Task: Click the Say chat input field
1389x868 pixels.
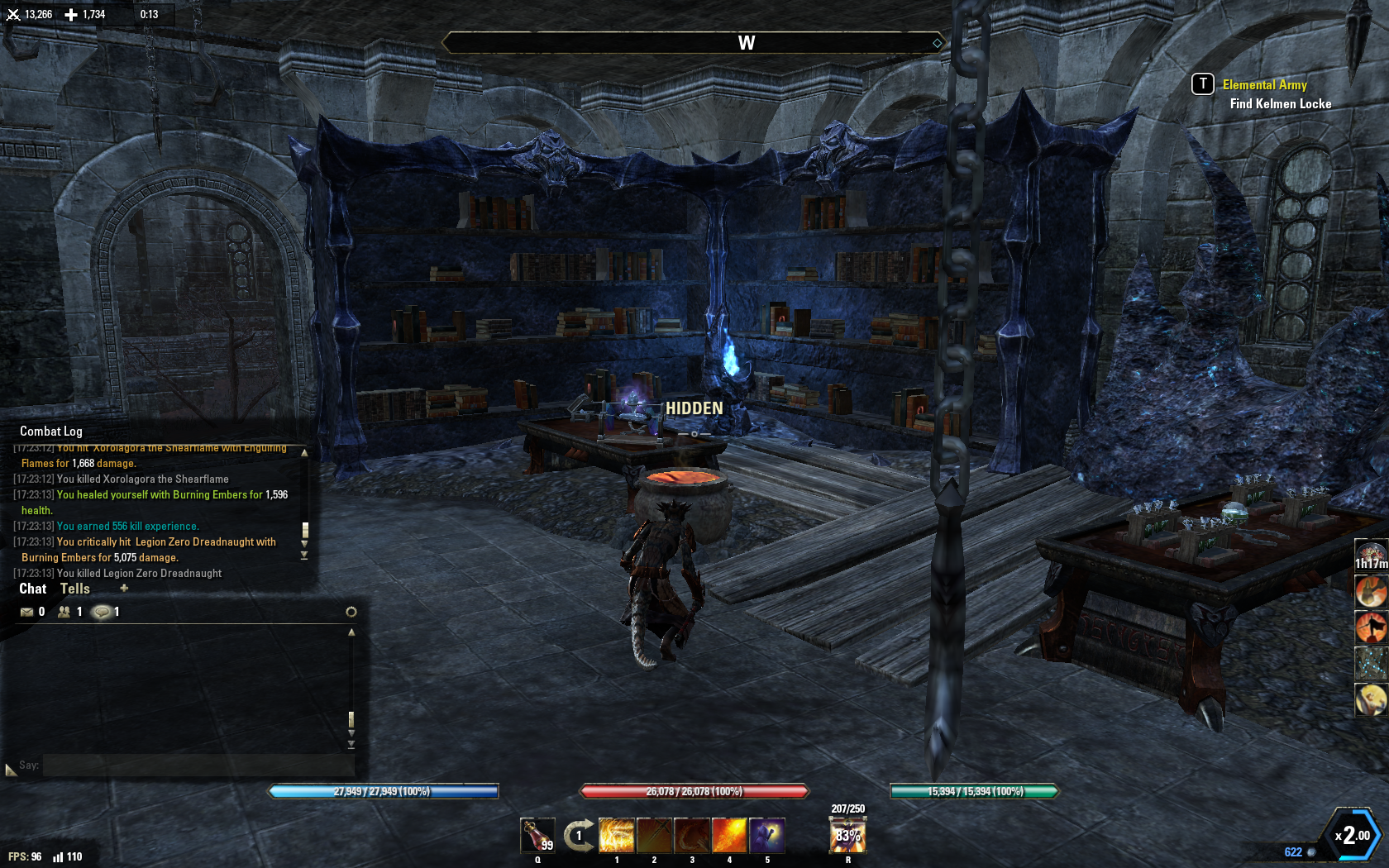Action: pyautogui.click(x=198, y=765)
